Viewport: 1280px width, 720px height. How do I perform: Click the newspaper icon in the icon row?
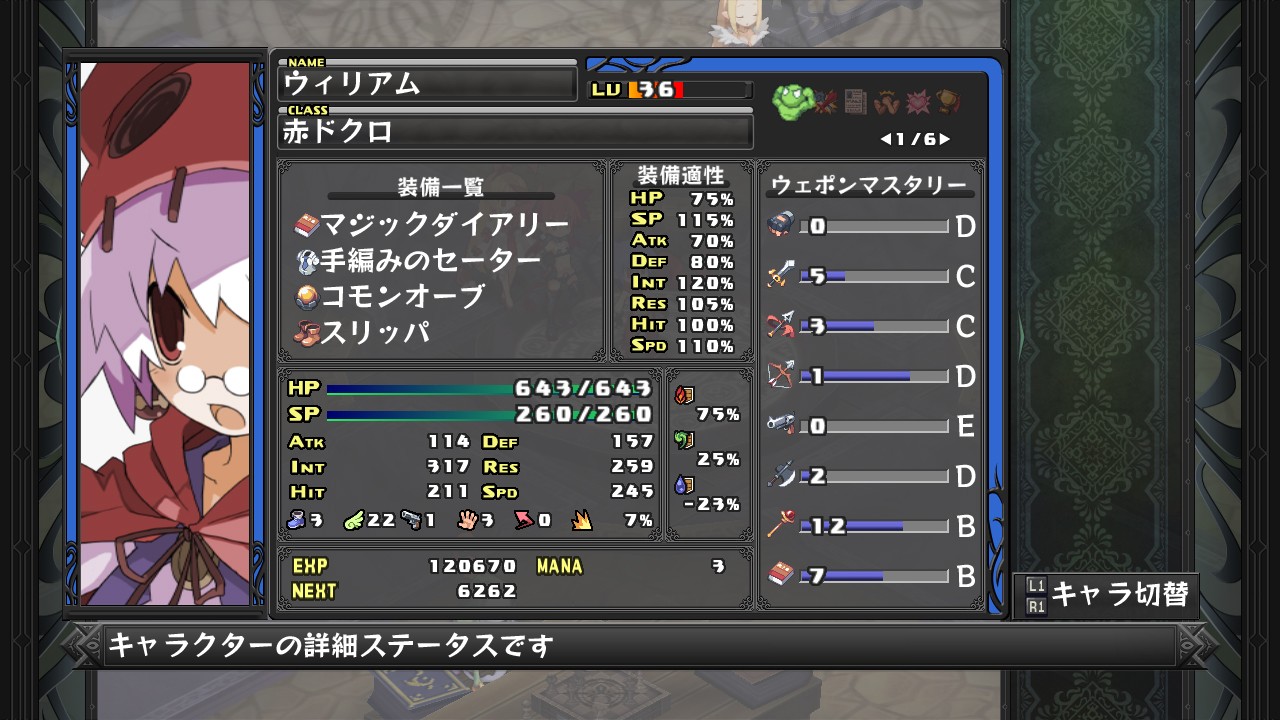(x=855, y=101)
